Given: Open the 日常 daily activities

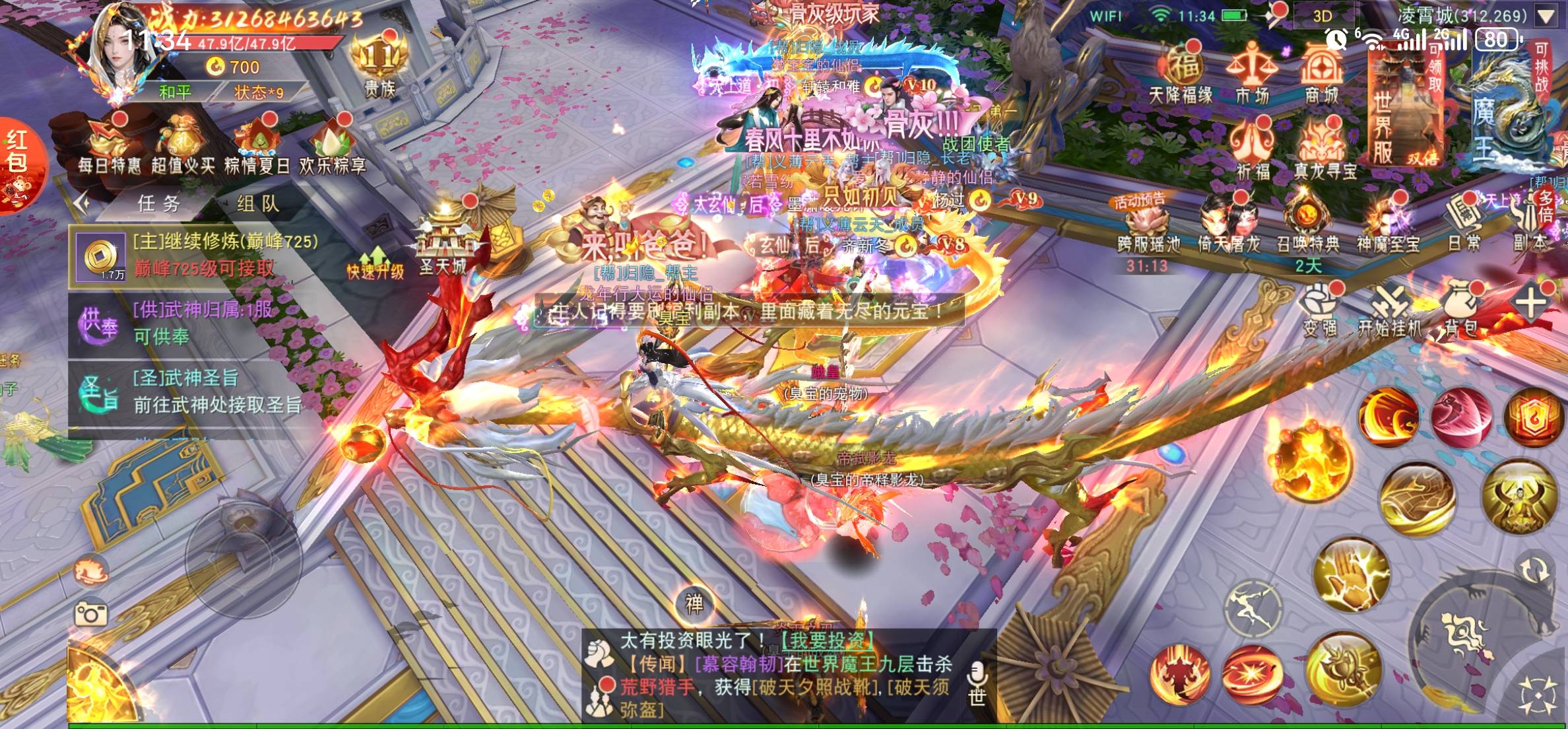Looking at the screenshot, I should [1464, 226].
